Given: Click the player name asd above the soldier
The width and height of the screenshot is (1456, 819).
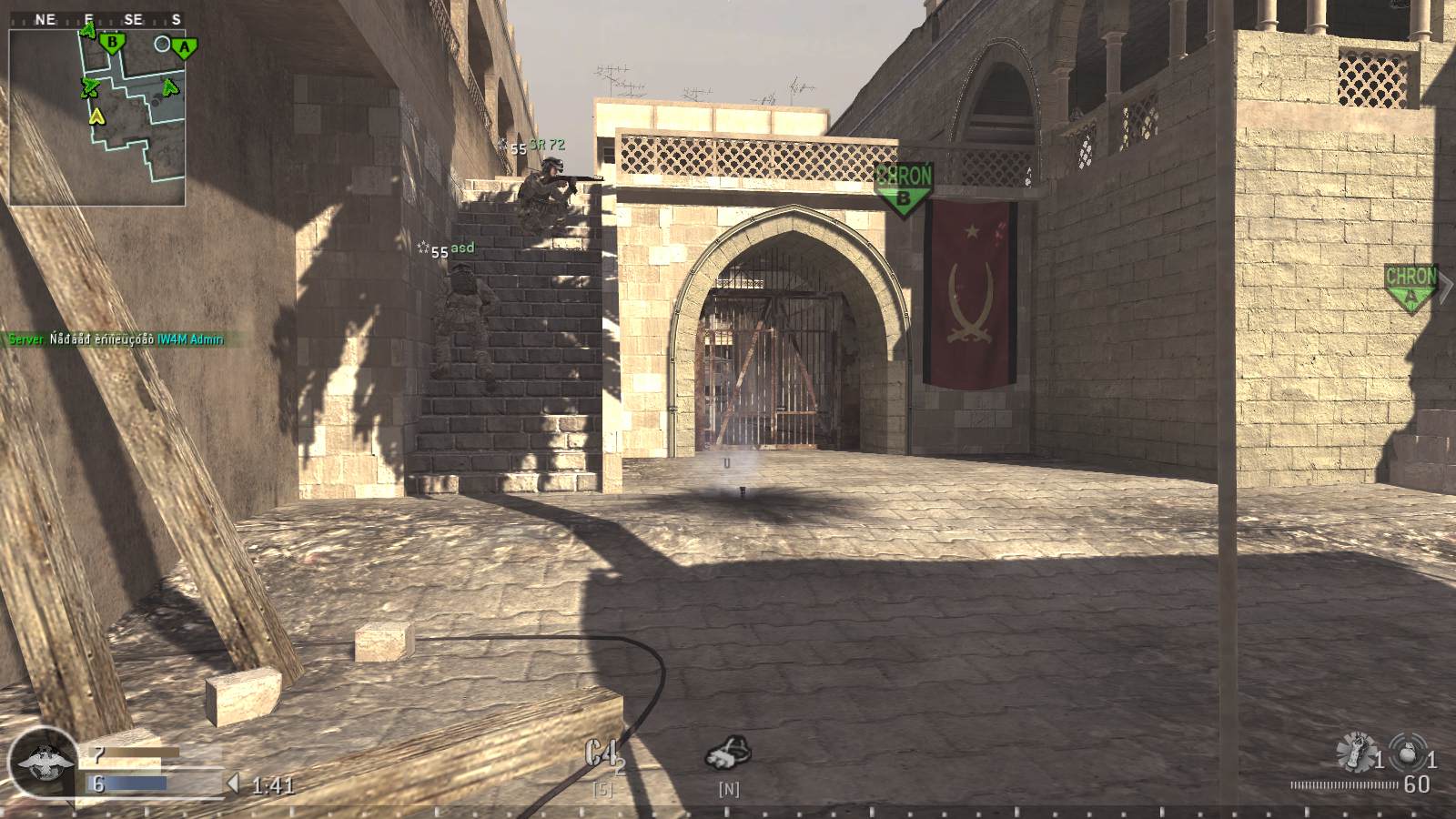Looking at the screenshot, I should [465, 248].
